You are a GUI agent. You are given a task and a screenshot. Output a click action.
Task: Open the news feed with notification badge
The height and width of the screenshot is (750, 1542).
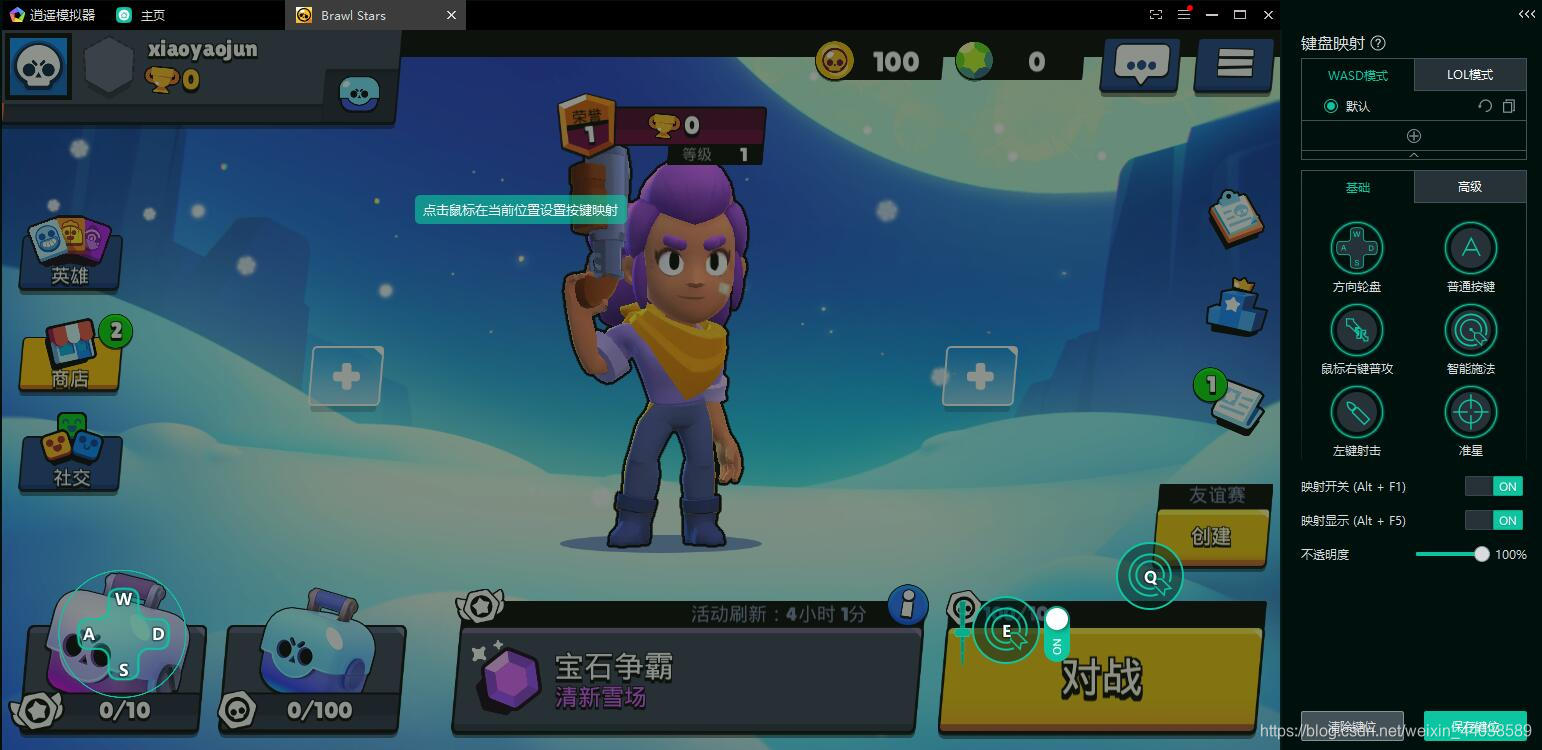click(x=1233, y=401)
